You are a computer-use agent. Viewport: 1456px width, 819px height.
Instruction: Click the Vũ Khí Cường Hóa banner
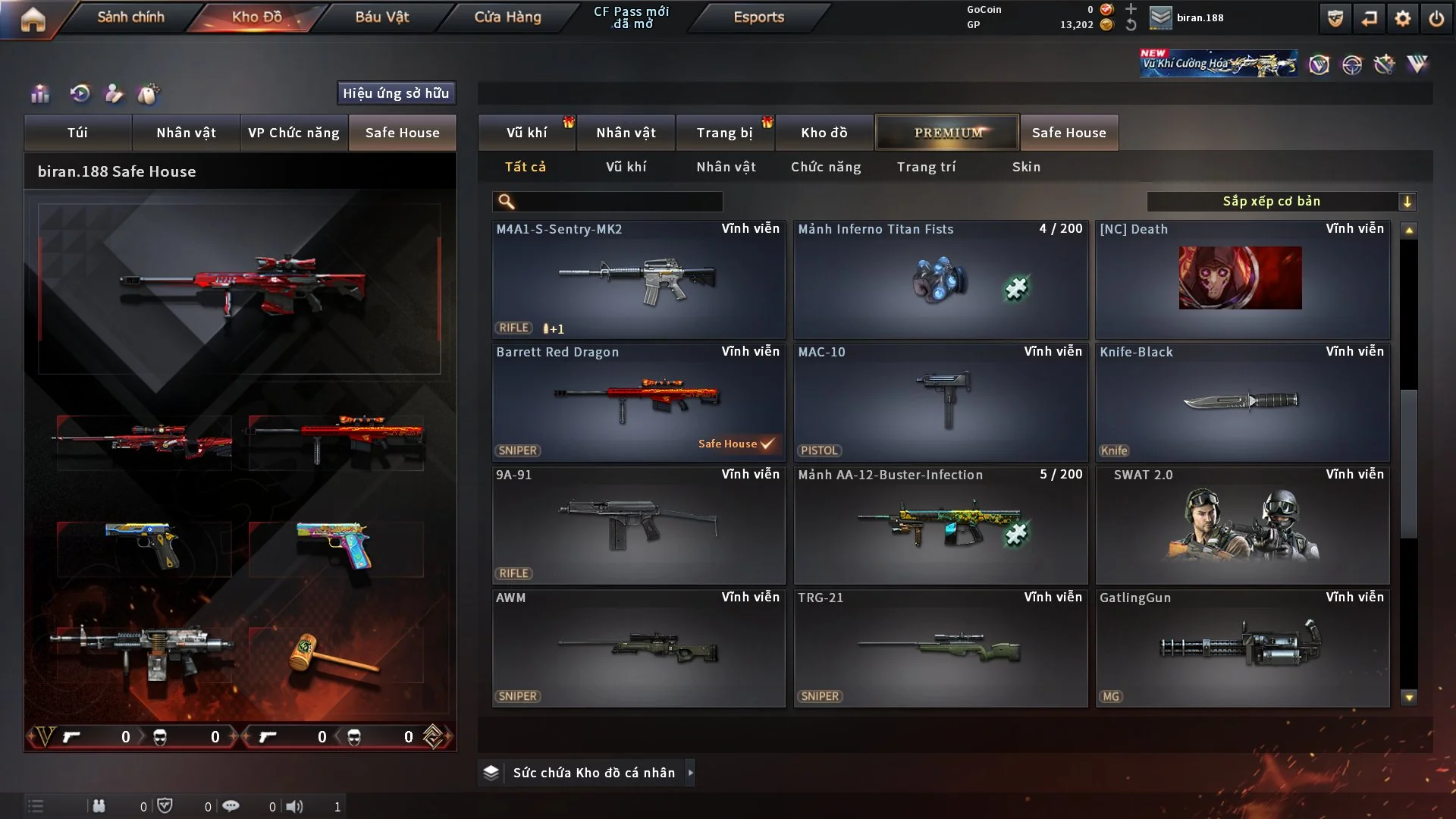pos(1218,64)
